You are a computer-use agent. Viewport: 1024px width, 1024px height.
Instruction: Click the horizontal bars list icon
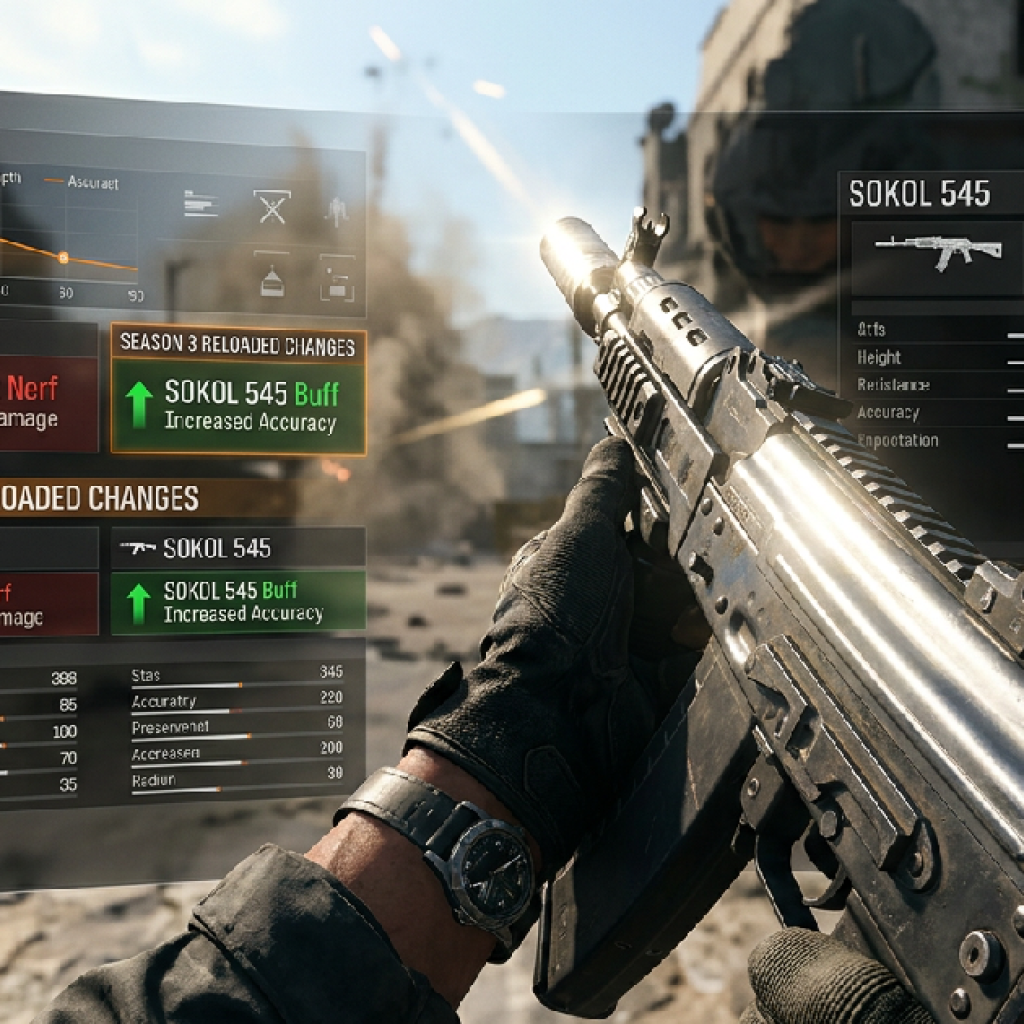[201, 204]
